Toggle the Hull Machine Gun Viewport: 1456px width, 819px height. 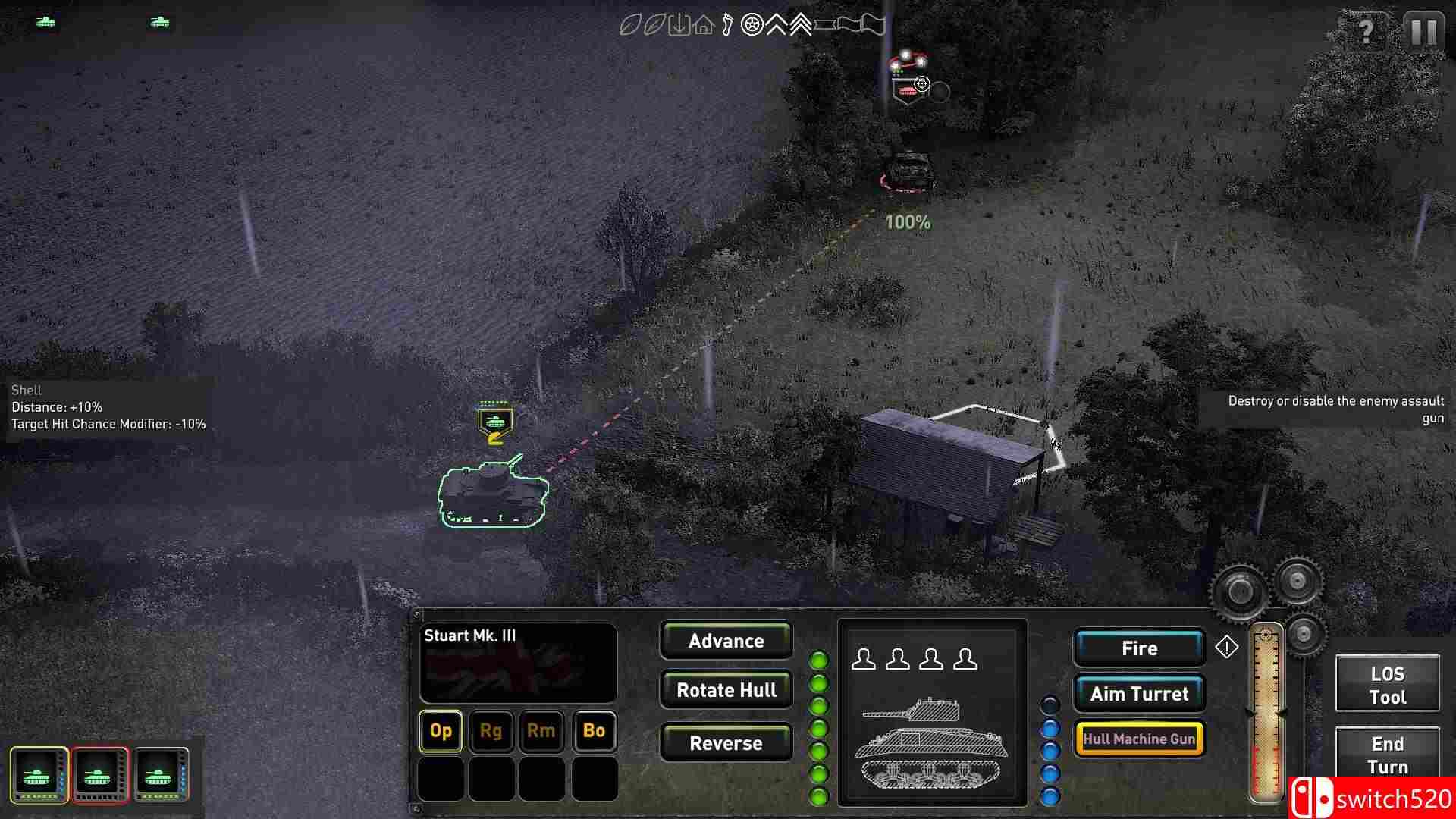(x=1139, y=738)
